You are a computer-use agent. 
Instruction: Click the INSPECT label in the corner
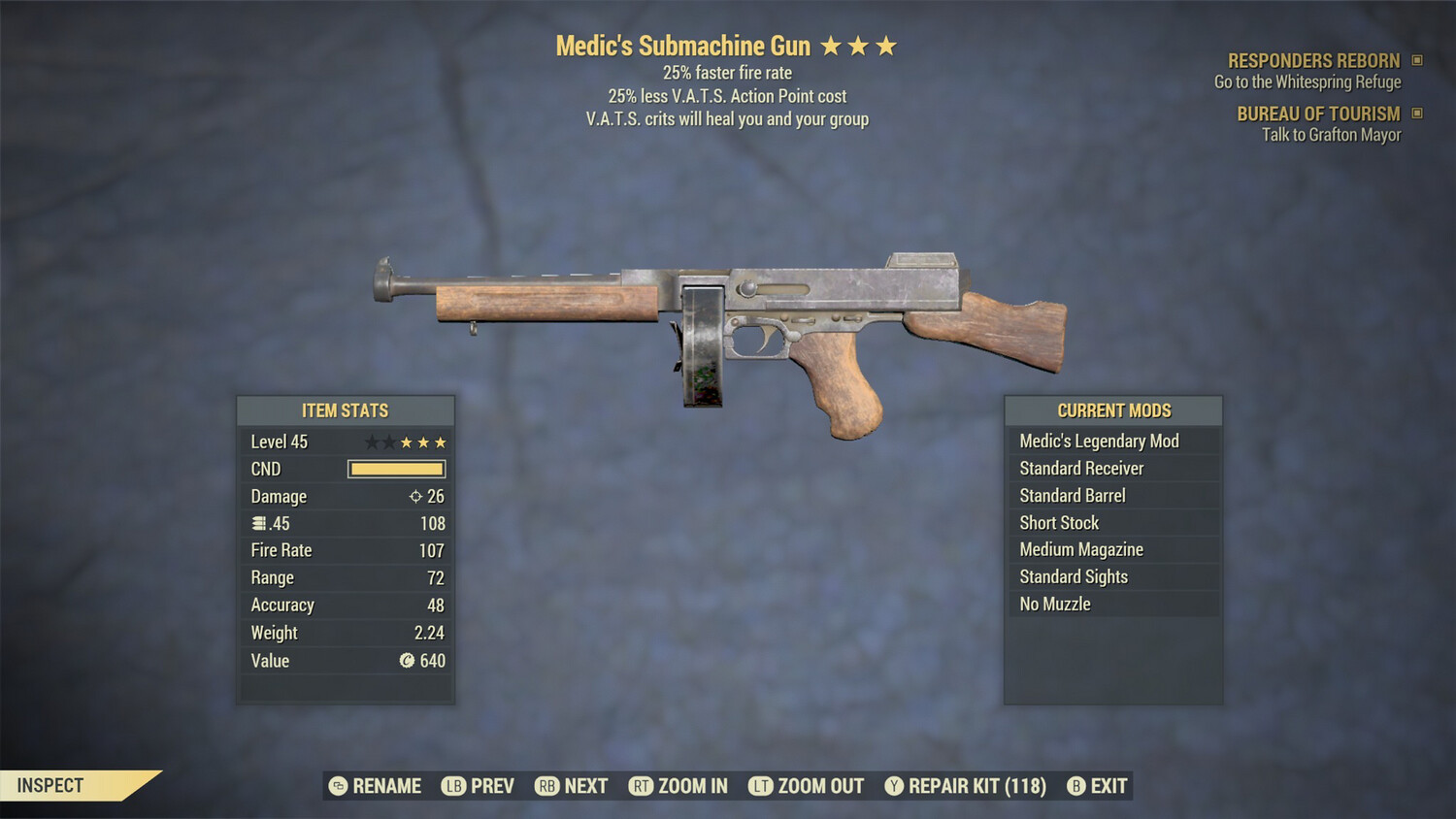click(50, 785)
